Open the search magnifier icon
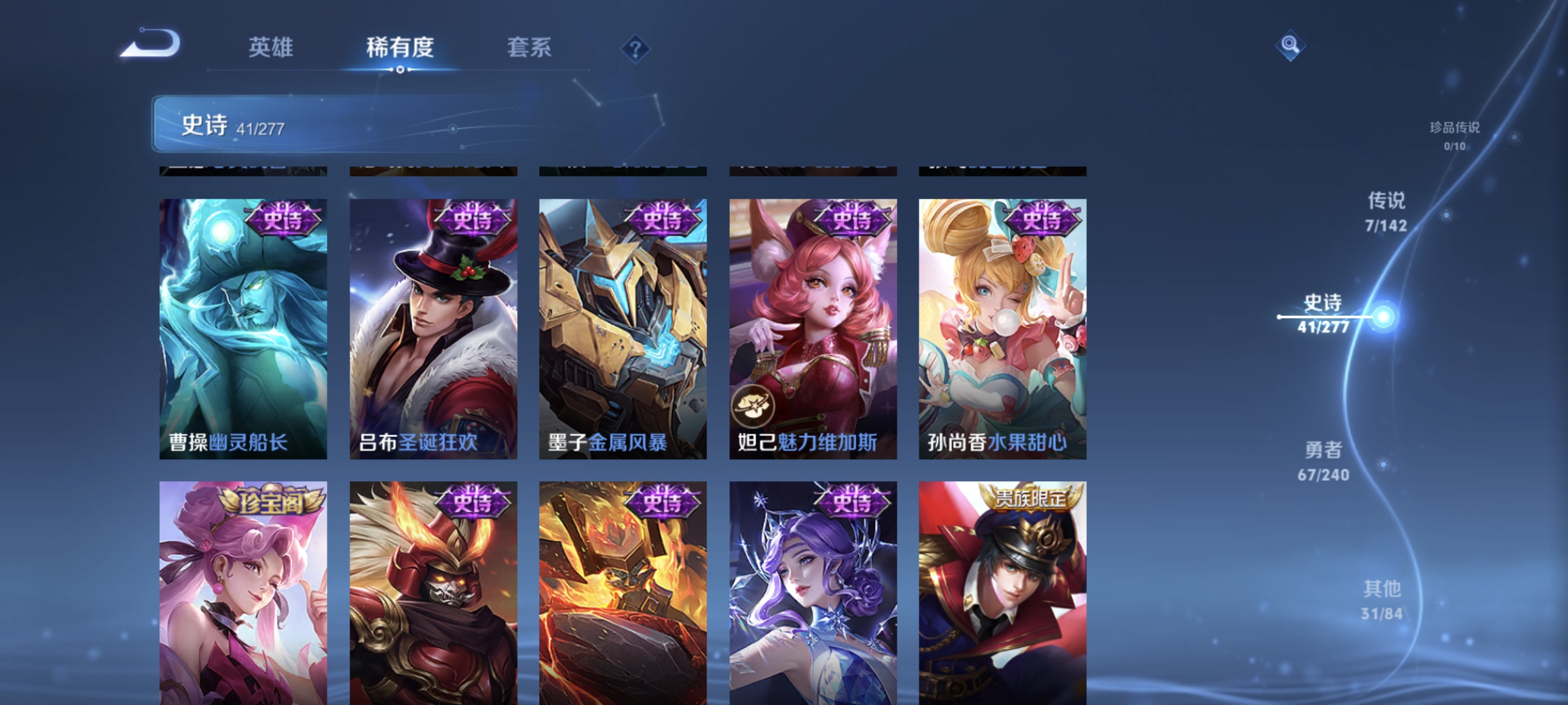The image size is (1568, 705). coord(1291,45)
